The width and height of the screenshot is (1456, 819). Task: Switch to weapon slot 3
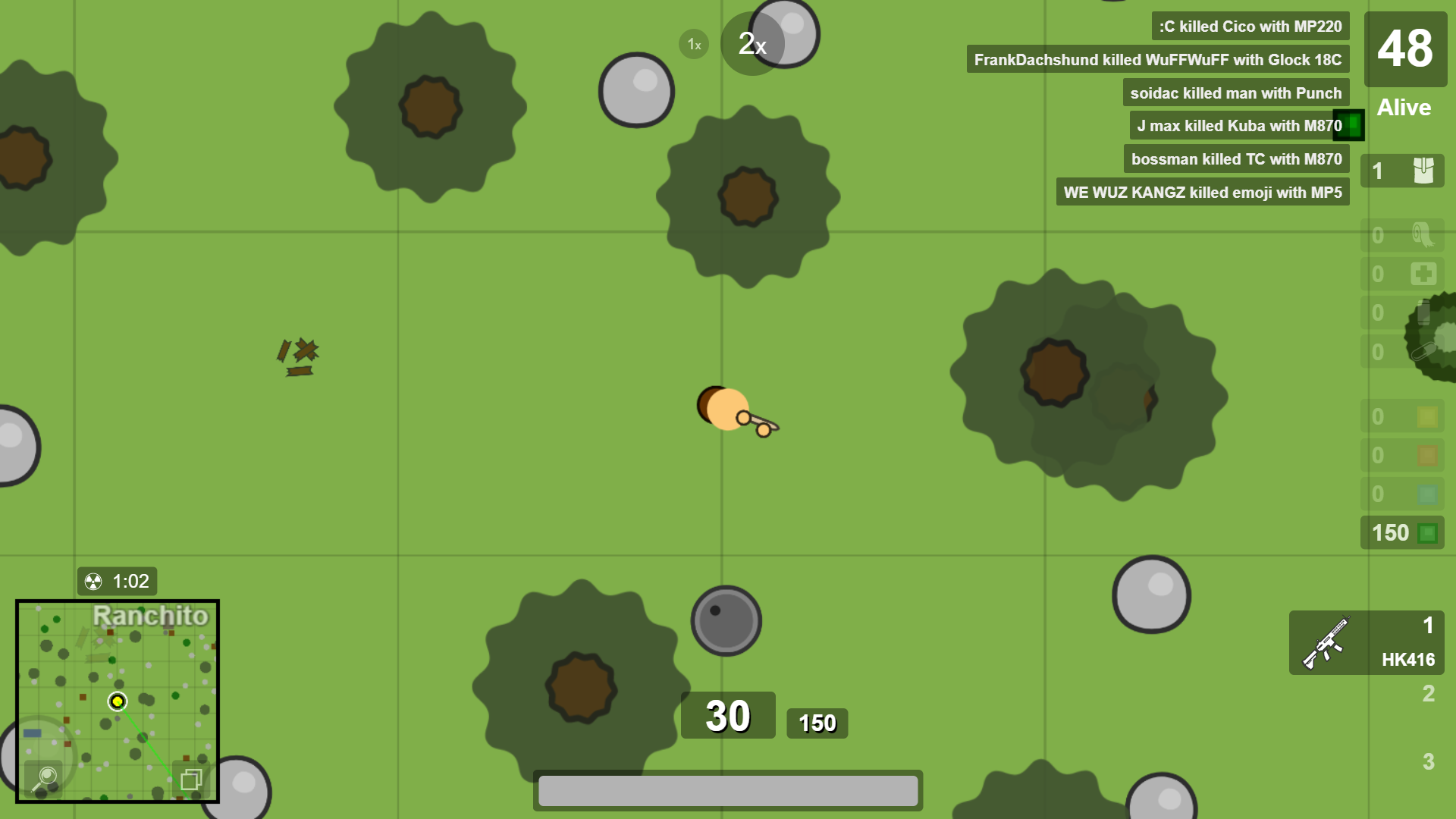coord(1427,761)
